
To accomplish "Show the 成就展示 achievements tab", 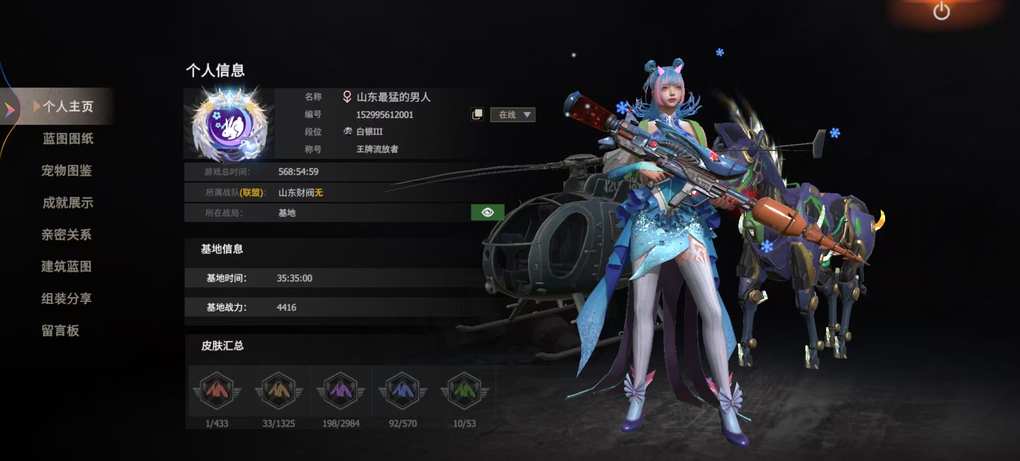I will coord(67,202).
